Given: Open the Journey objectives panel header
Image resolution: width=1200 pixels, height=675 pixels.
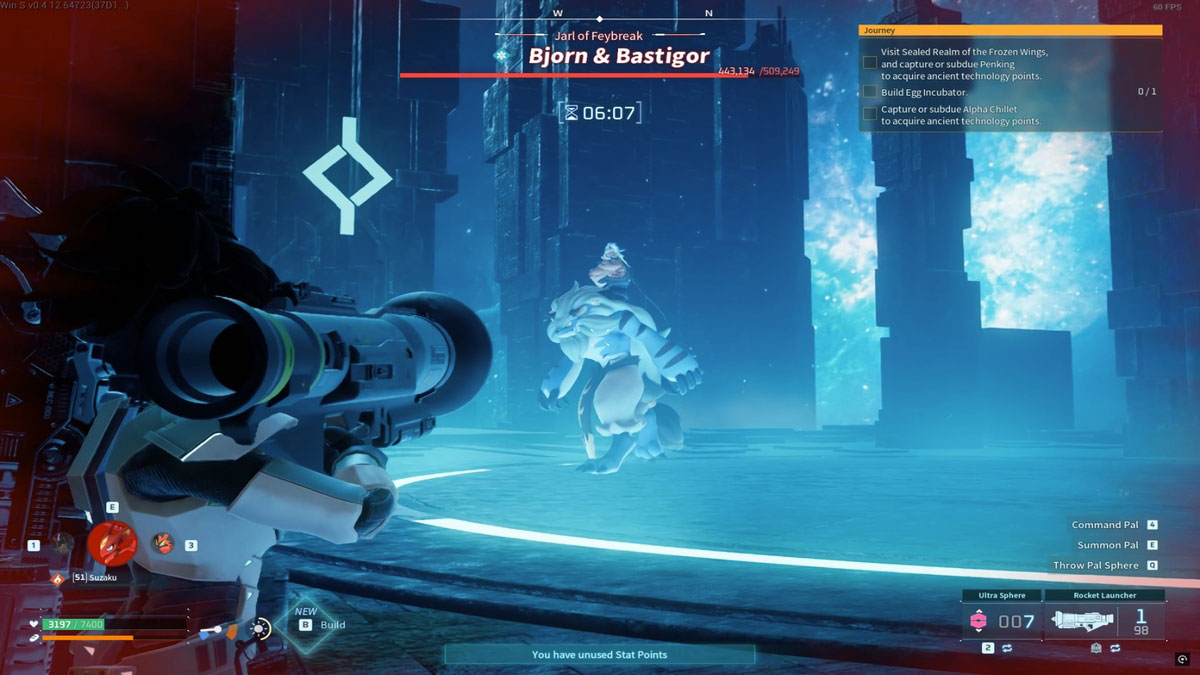Looking at the screenshot, I should tap(1010, 31).
